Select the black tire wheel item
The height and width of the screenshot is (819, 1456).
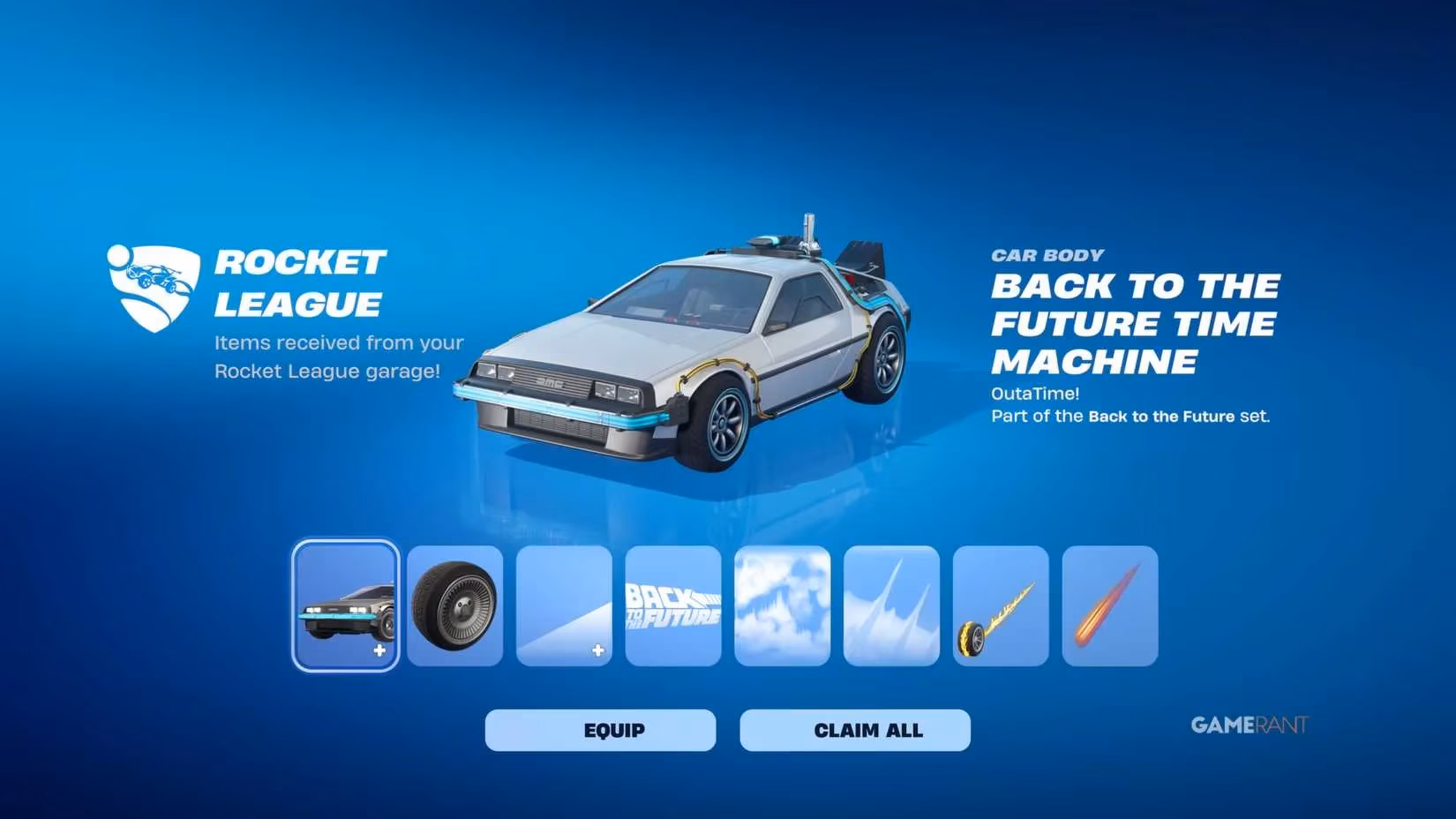pyautogui.click(x=455, y=605)
